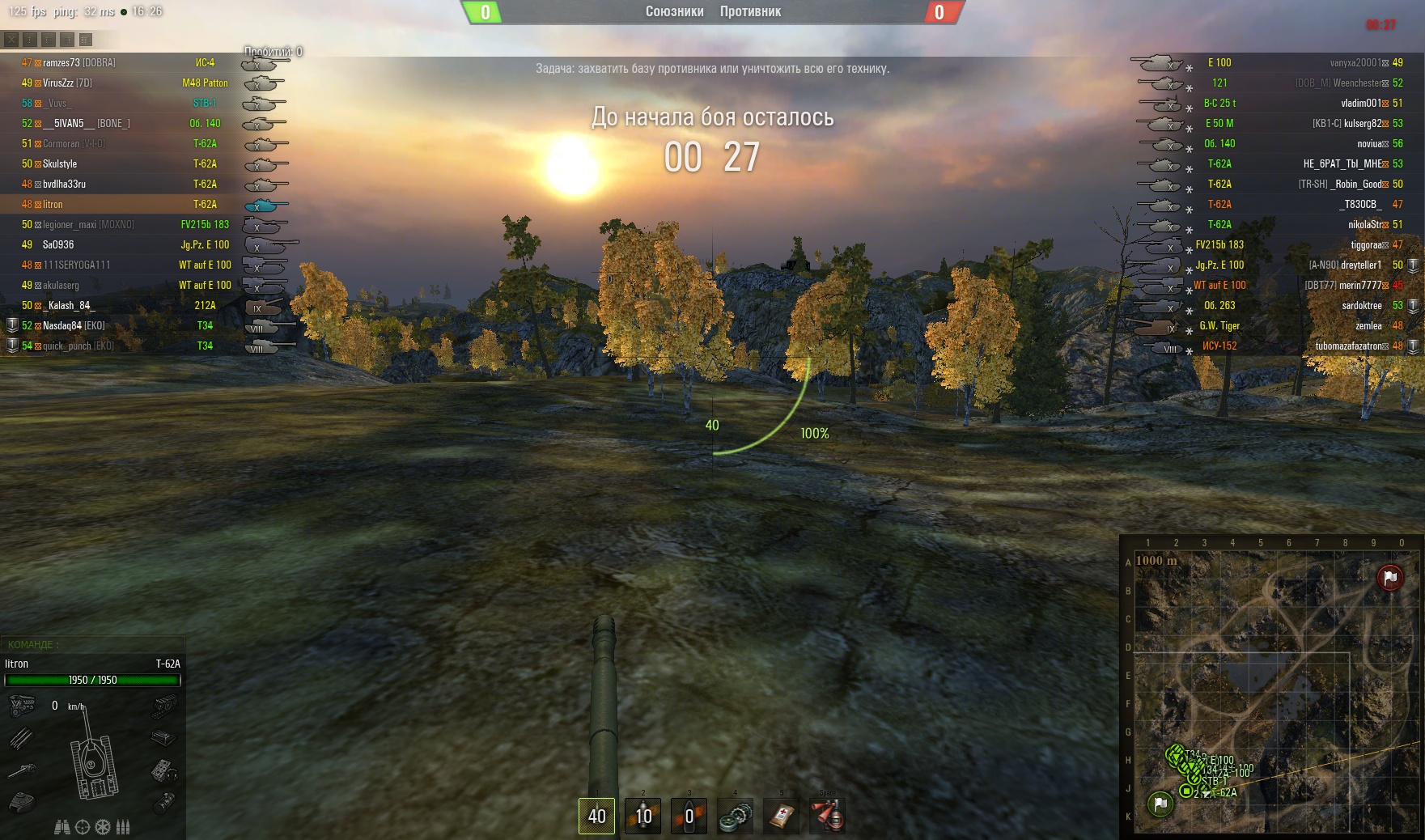Choose the empty shell slot showing 0

click(x=689, y=816)
